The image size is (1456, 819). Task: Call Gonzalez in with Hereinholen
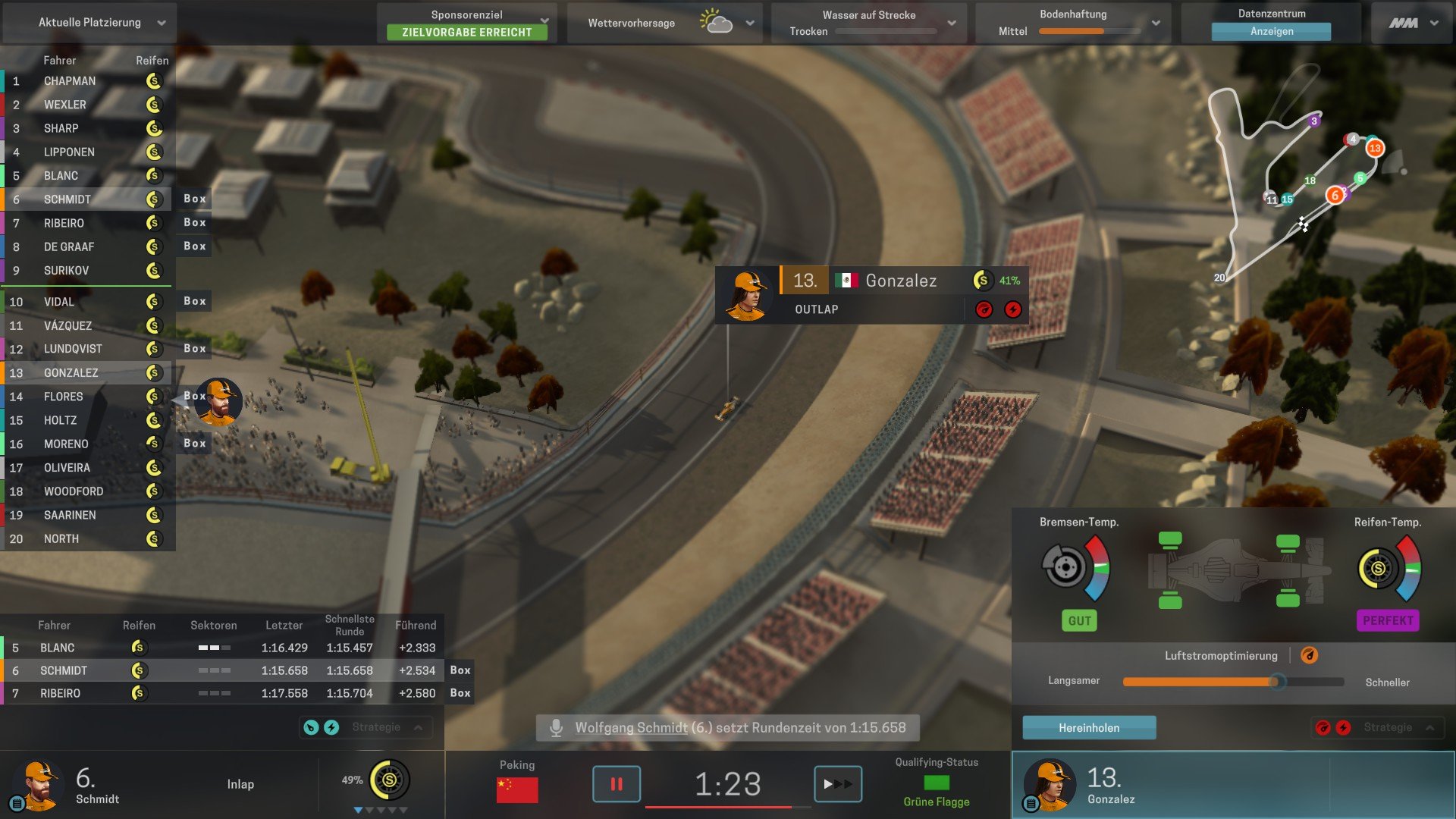click(x=1089, y=727)
